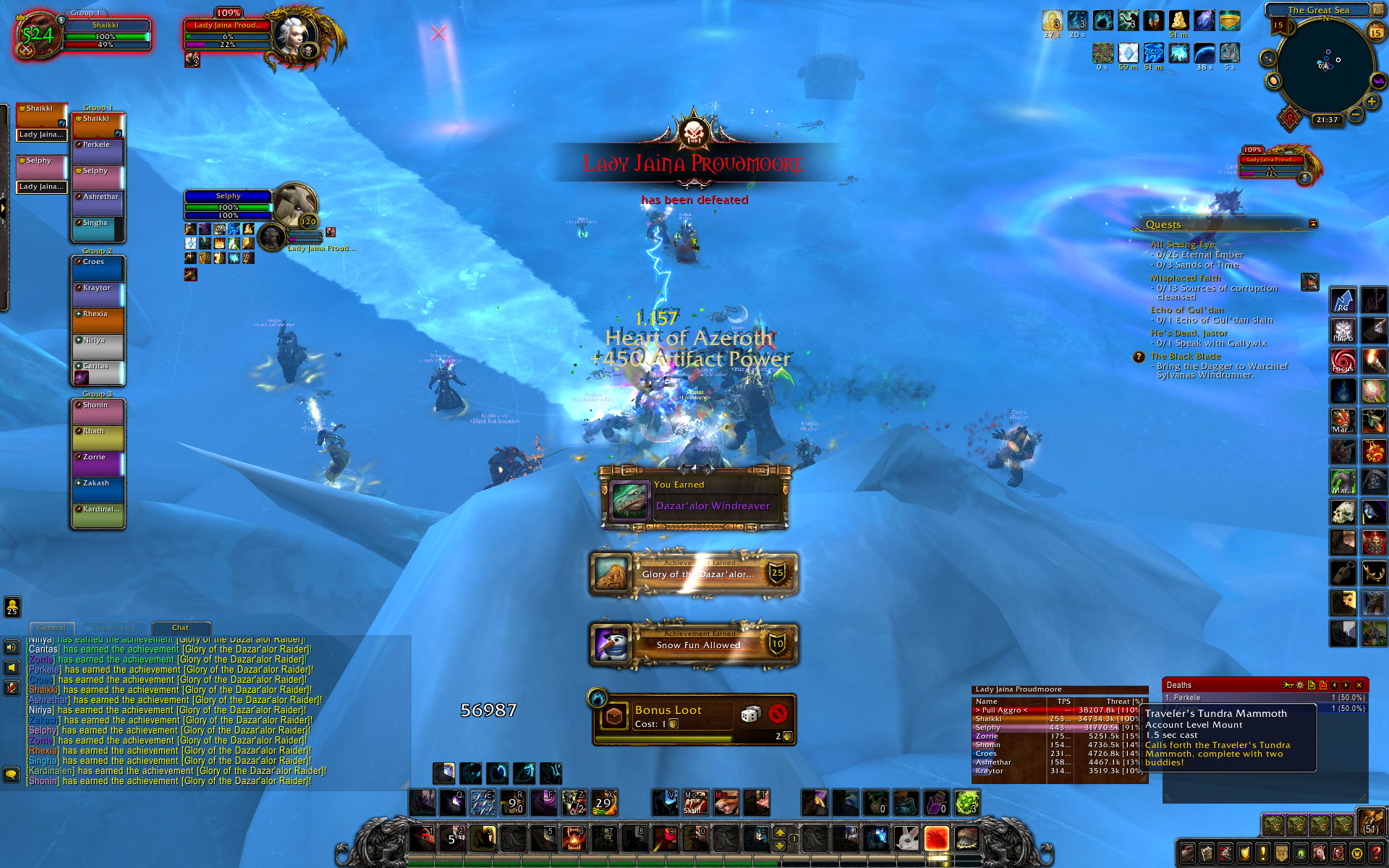
Task: Toggle the chat sound speaker icon
Action: coord(11,648)
